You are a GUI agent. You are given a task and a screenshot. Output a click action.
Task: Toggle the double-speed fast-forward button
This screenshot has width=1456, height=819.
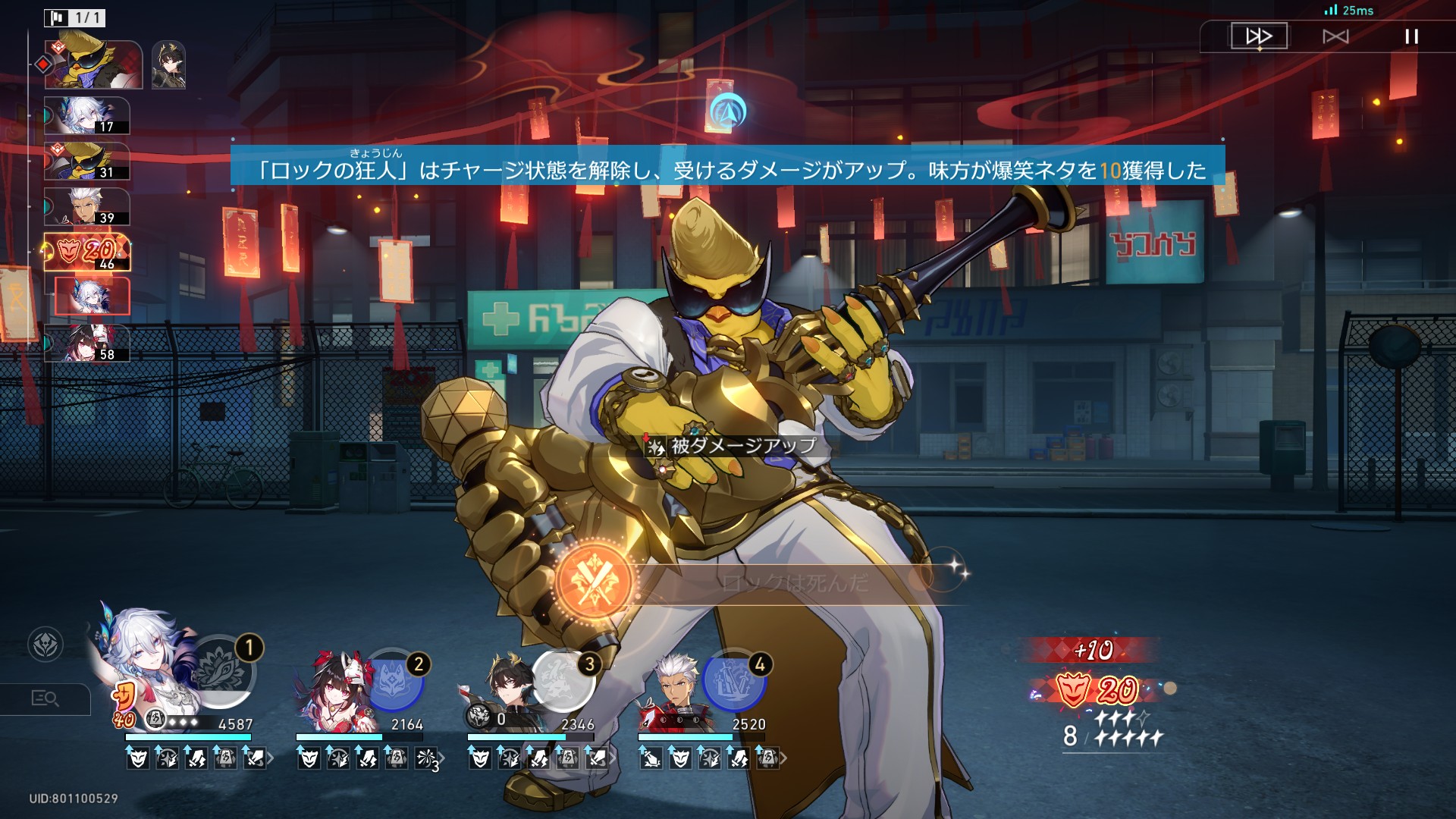[x=1259, y=36]
